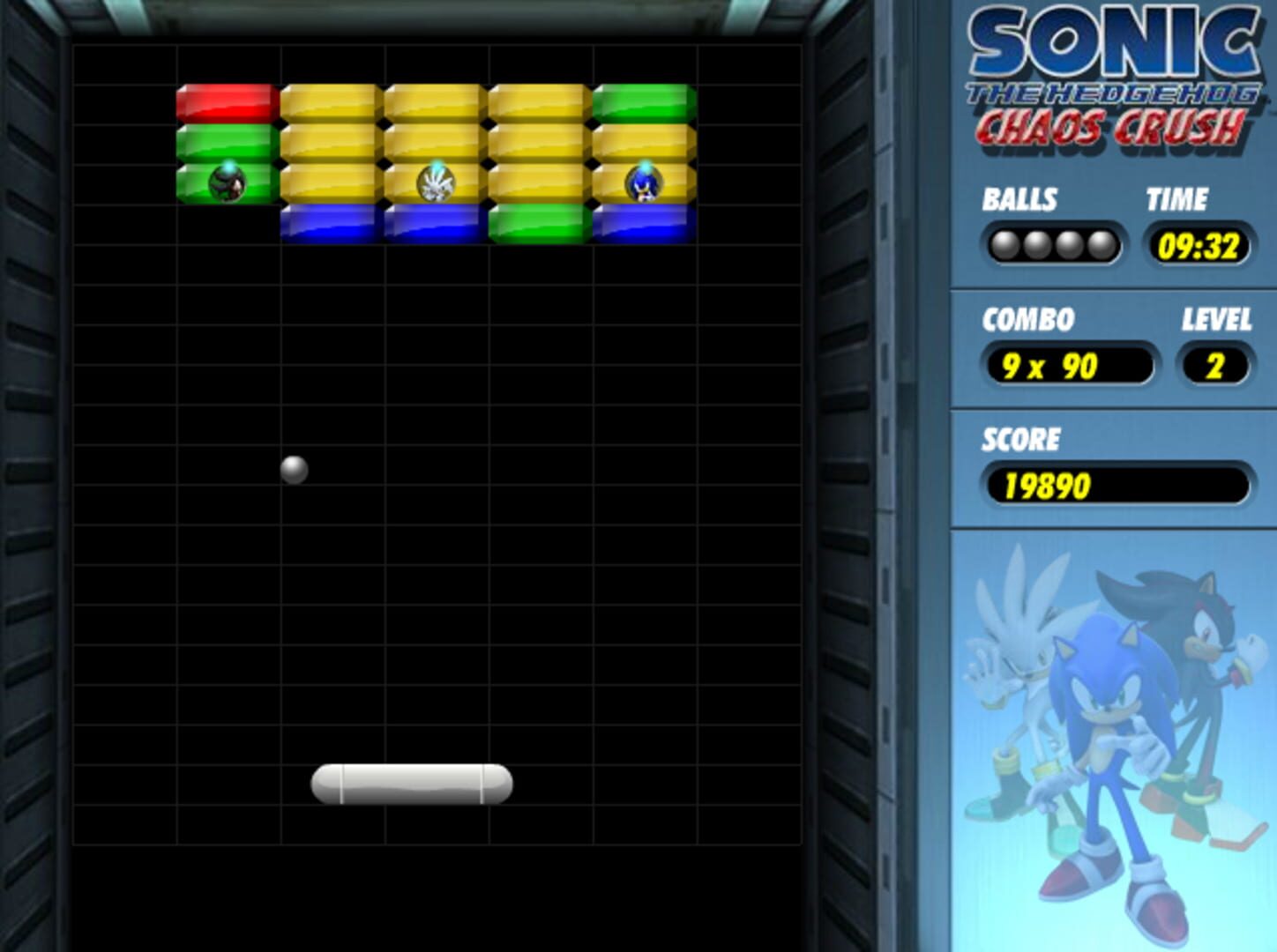The width and height of the screenshot is (1277, 952).
Task: Click the ball moving on the playfield
Action: coord(294,469)
